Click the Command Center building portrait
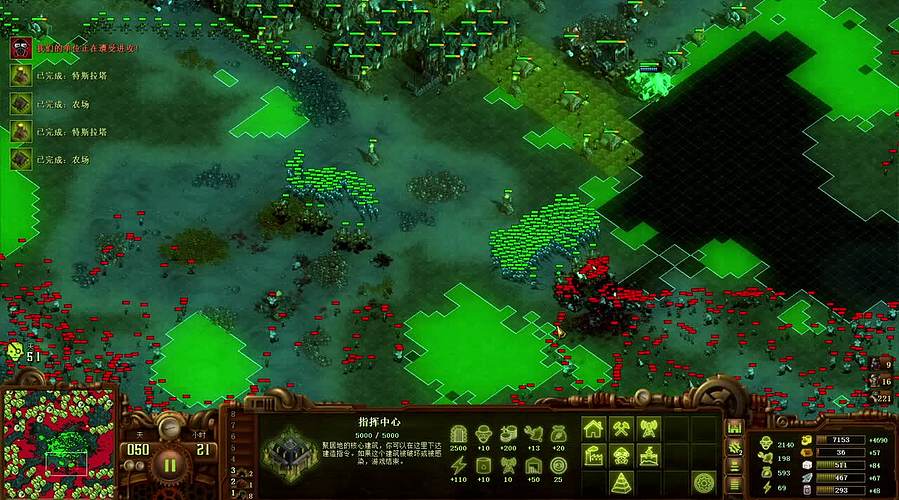The image size is (899, 500). [x=290, y=450]
